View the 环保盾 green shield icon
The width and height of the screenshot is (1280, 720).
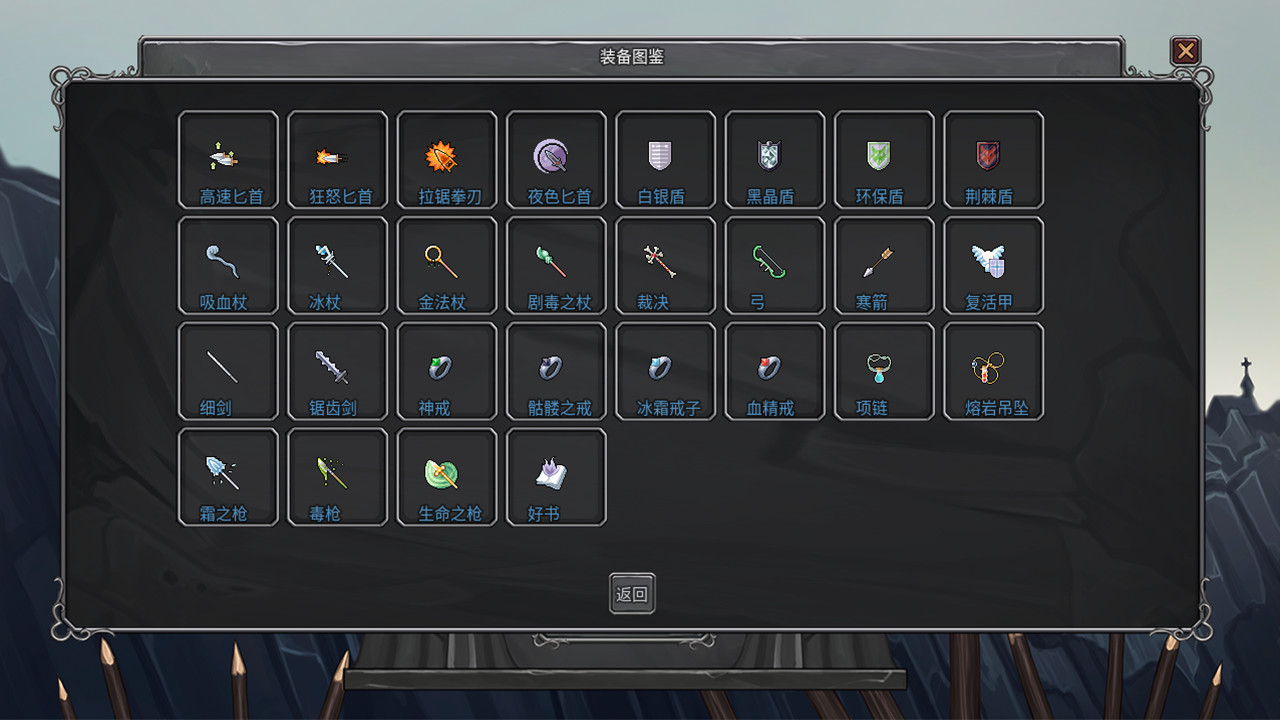tap(884, 160)
